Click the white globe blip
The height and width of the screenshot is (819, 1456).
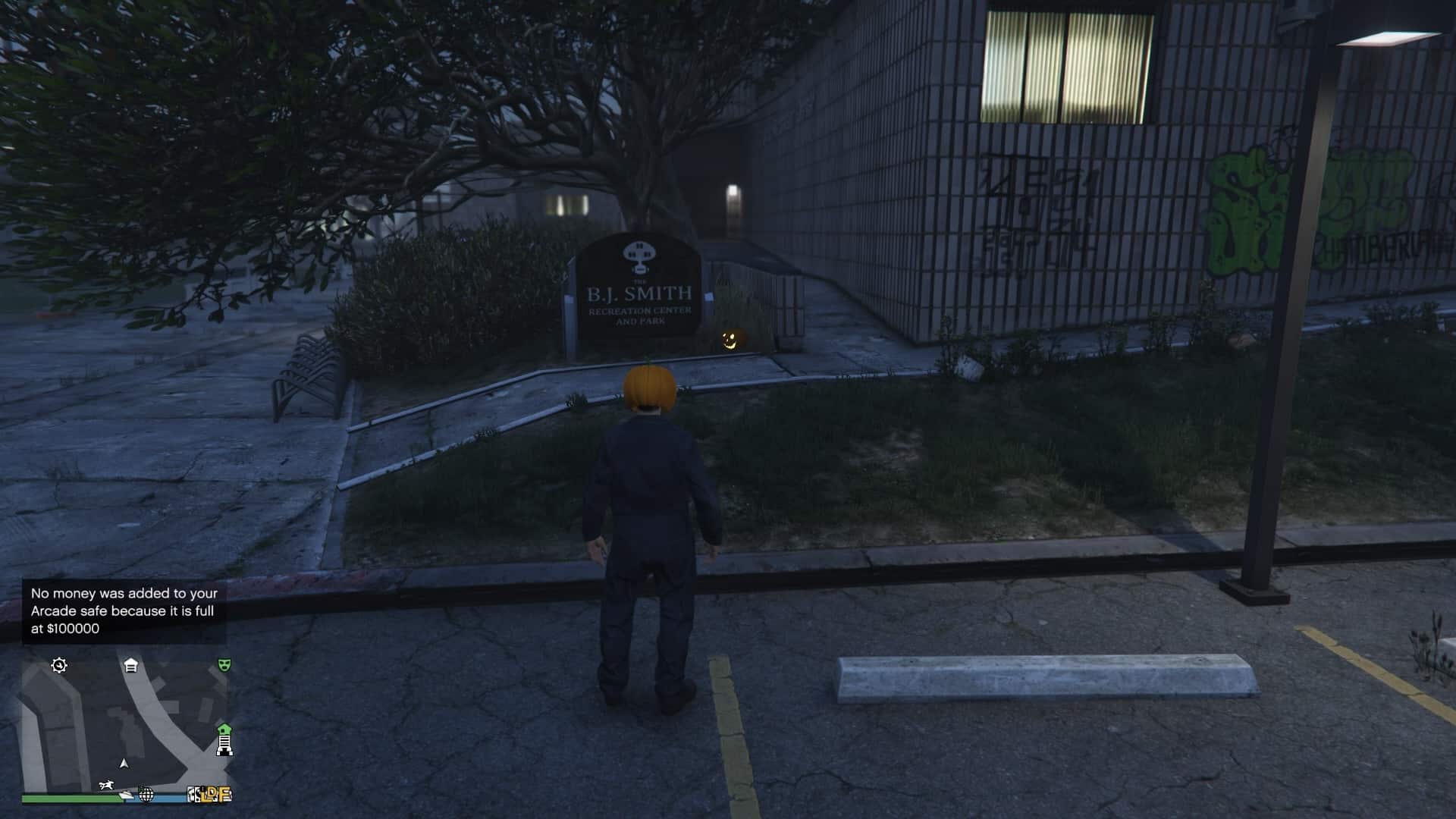click(x=146, y=794)
